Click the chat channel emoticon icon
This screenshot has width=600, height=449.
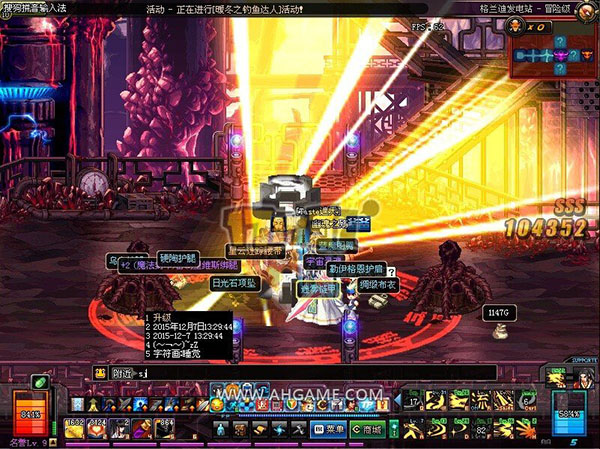(x=101, y=372)
